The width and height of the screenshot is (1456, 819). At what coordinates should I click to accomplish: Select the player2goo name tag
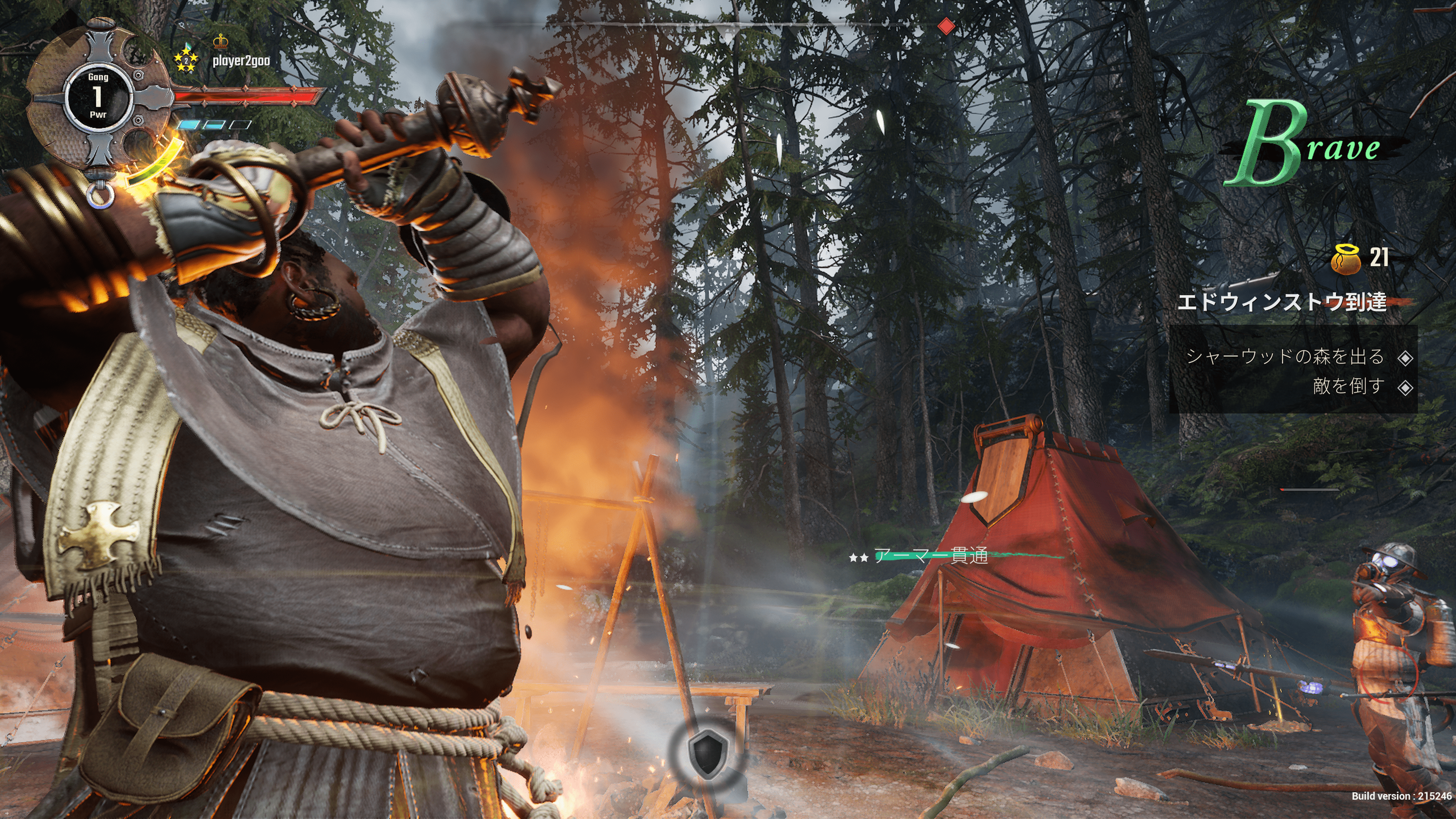241,61
